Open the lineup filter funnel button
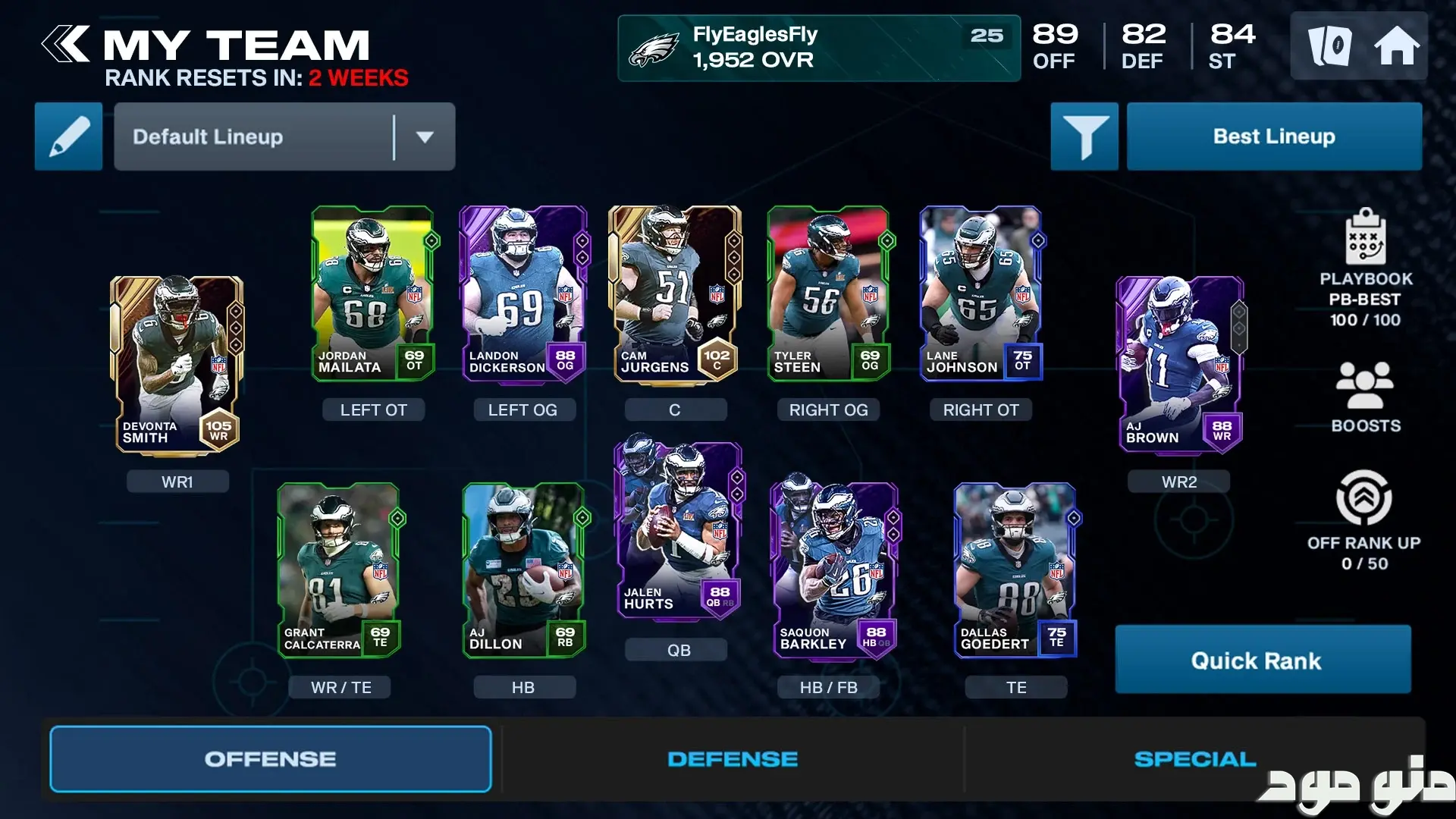 coord(1084,136)
